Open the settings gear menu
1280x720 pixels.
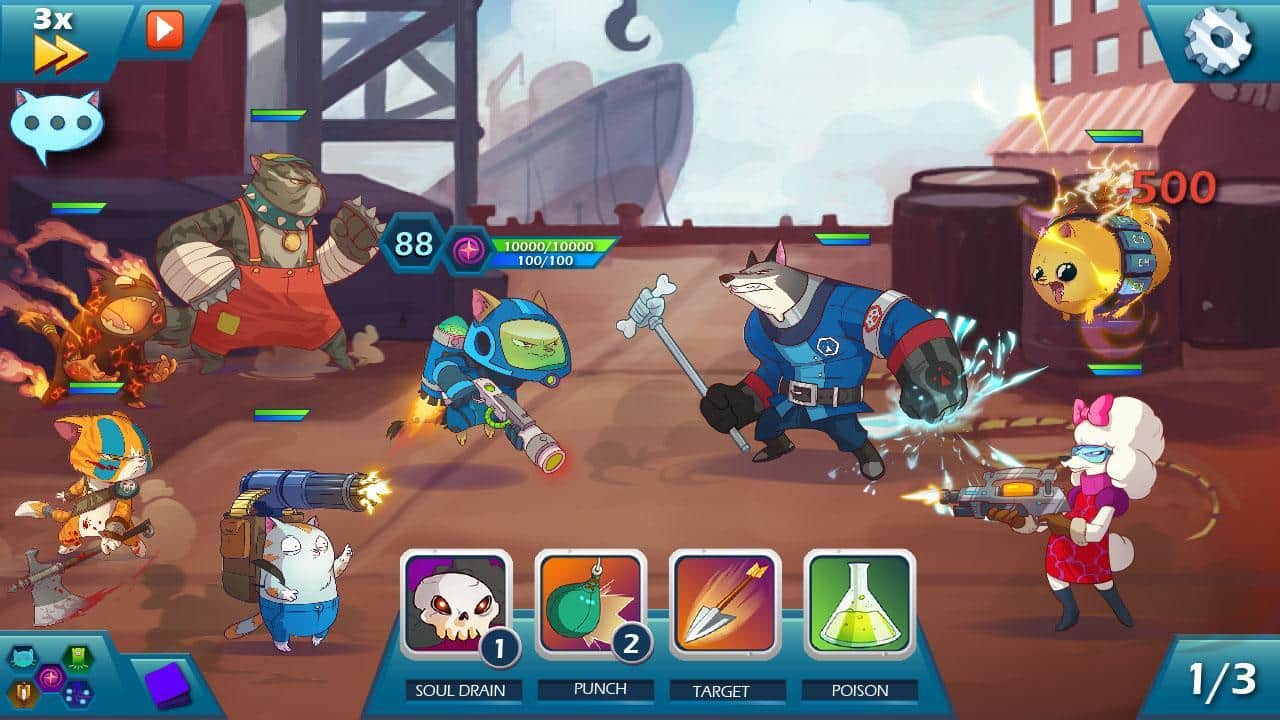tap(1217, 40)
